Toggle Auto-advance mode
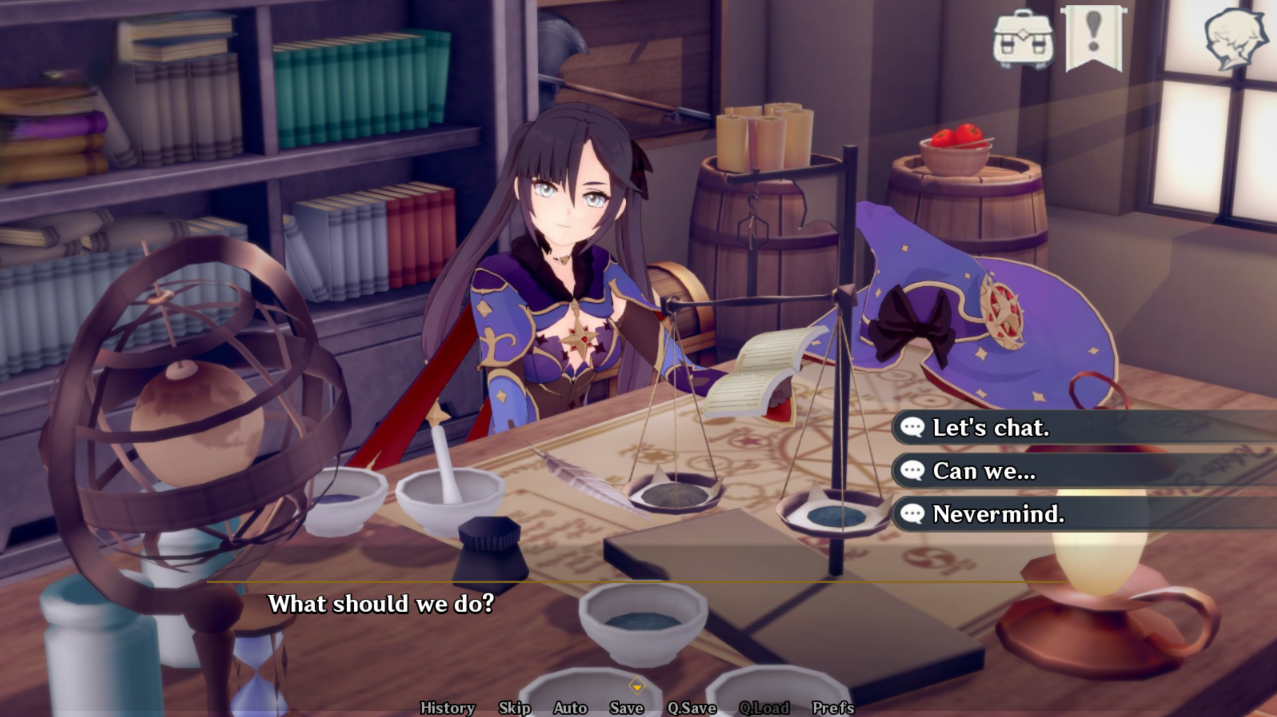Image resolution: width=1277 pixels, height=717 pixels. 570,708
